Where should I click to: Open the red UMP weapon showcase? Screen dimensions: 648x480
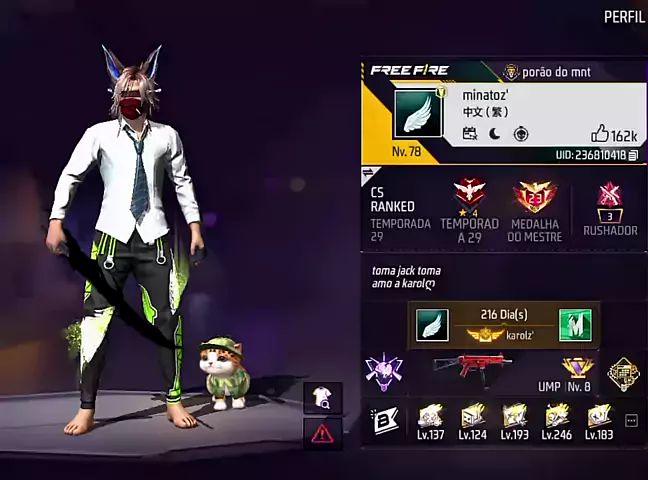[x=472, y=368]
